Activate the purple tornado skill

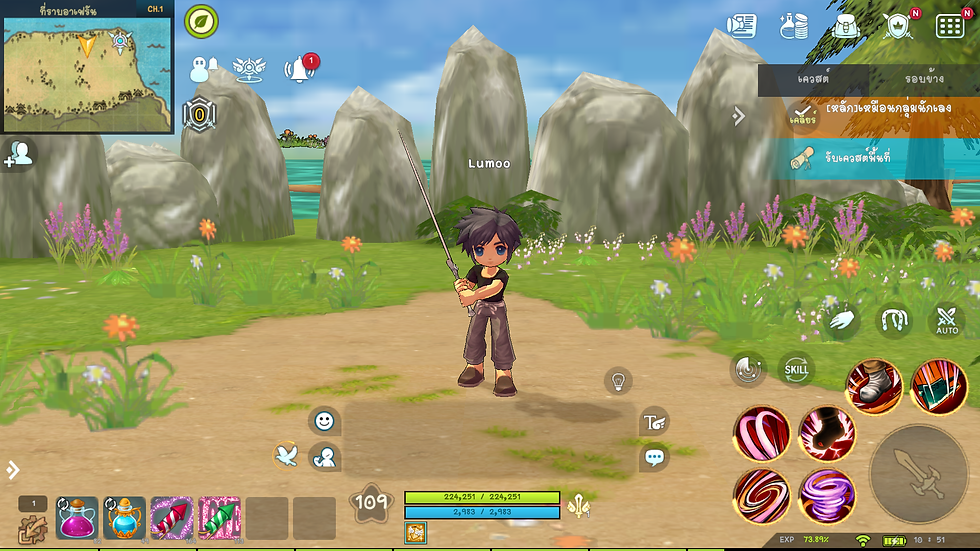point(825,495)
